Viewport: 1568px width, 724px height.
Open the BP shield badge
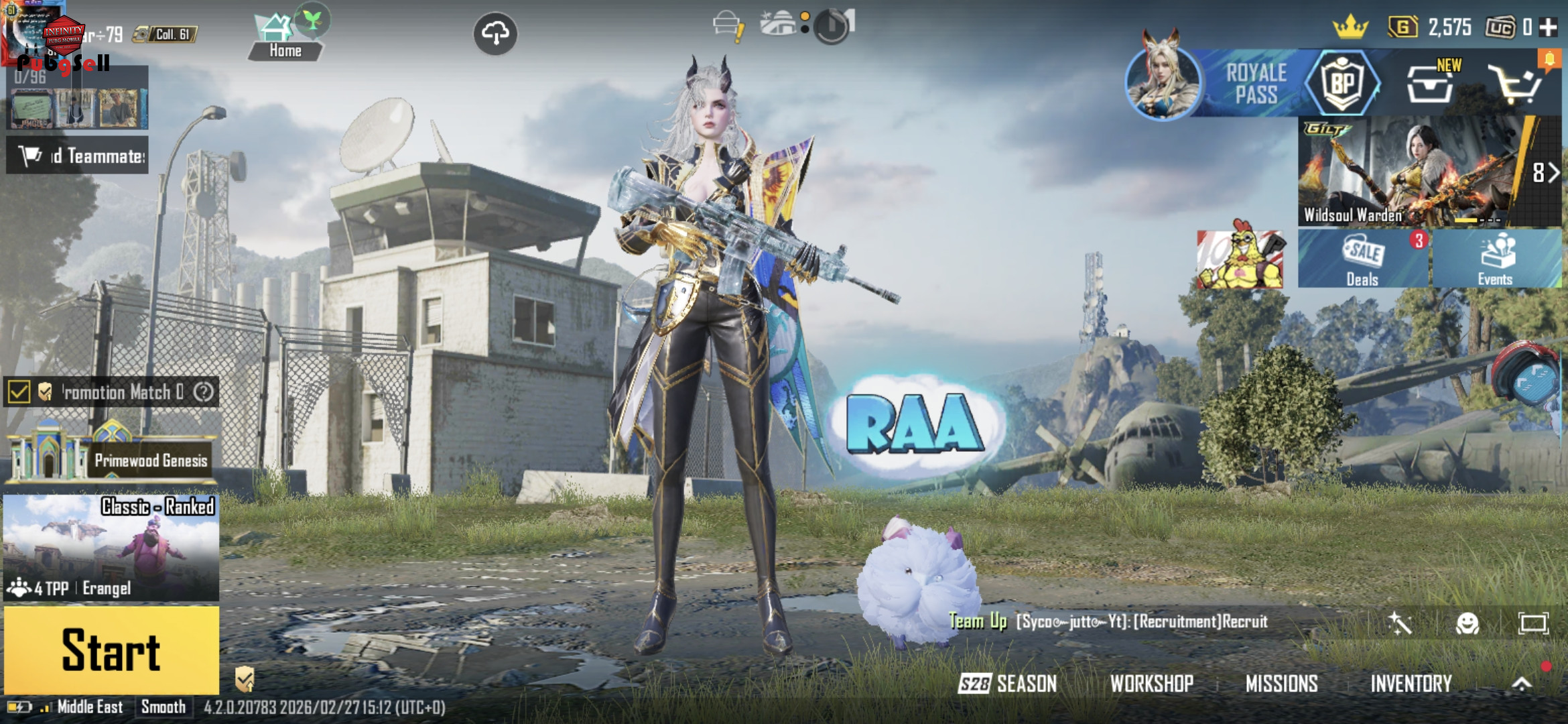click(x=1342, y=84)
